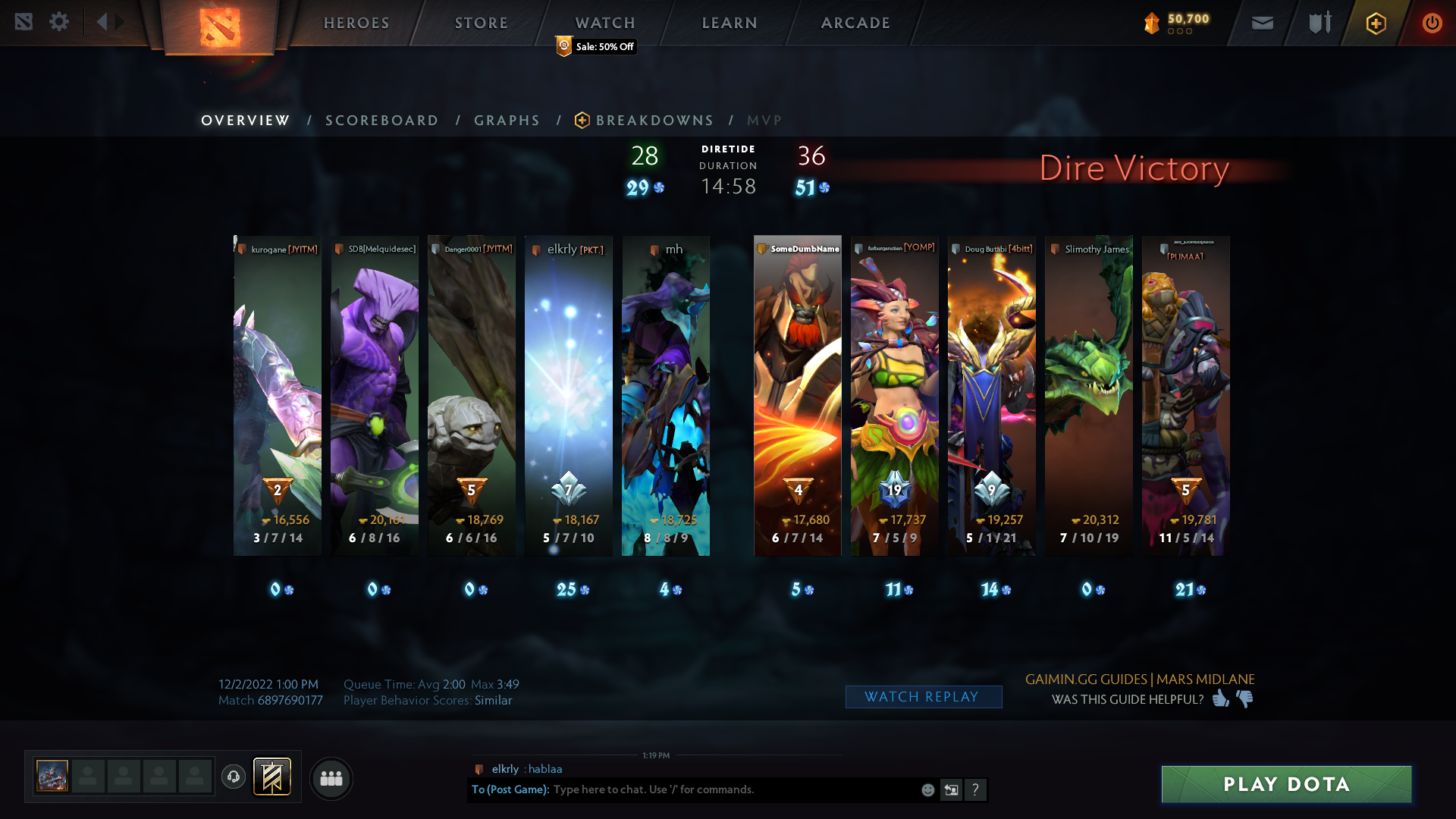1456x819 pixels.
Task: Click the headset voice chat icon
Action: (234, 777)
